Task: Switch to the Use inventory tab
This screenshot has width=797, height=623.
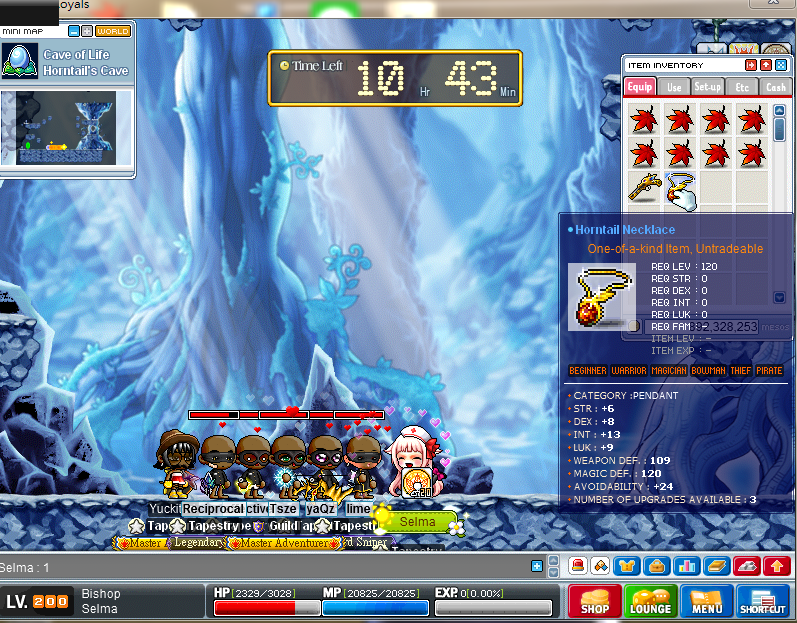Action: (x=675, y=87)
